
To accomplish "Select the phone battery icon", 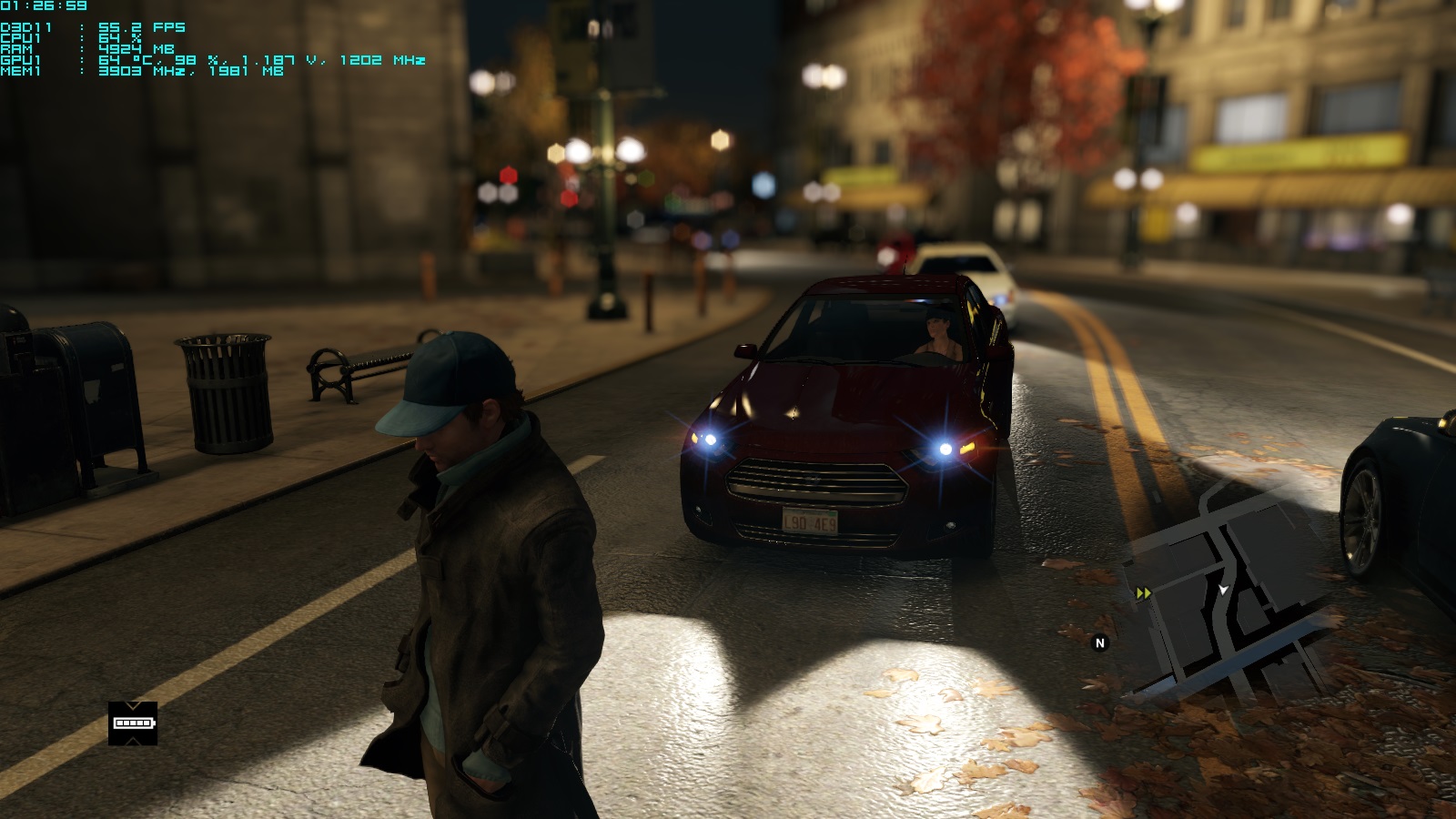I will coord(133,723).
